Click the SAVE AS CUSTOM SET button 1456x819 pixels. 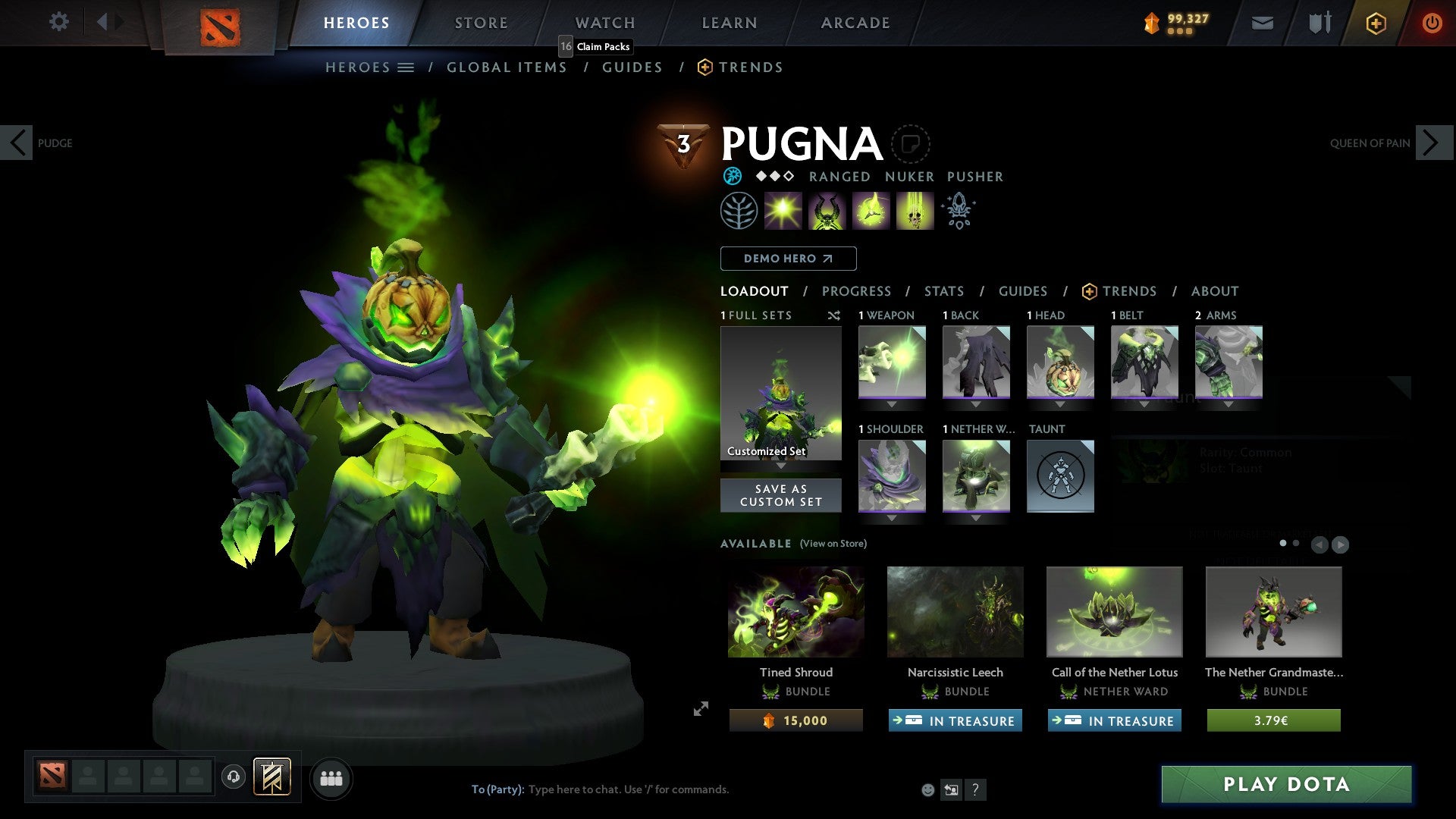tap(781, 495)
